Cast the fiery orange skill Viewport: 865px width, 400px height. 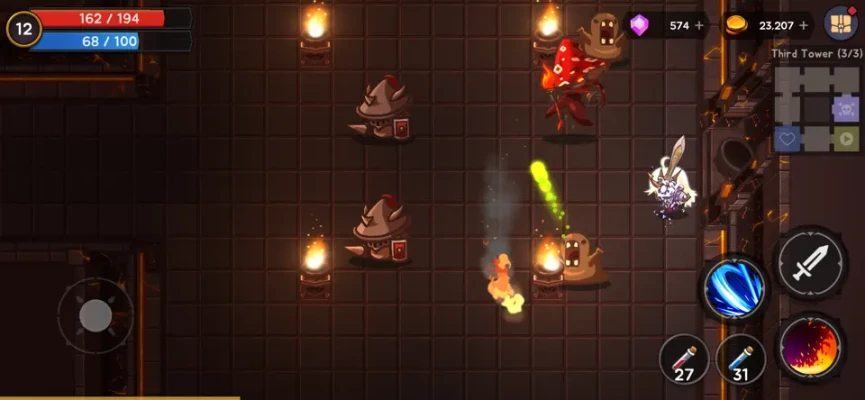[x=810, y=347]
